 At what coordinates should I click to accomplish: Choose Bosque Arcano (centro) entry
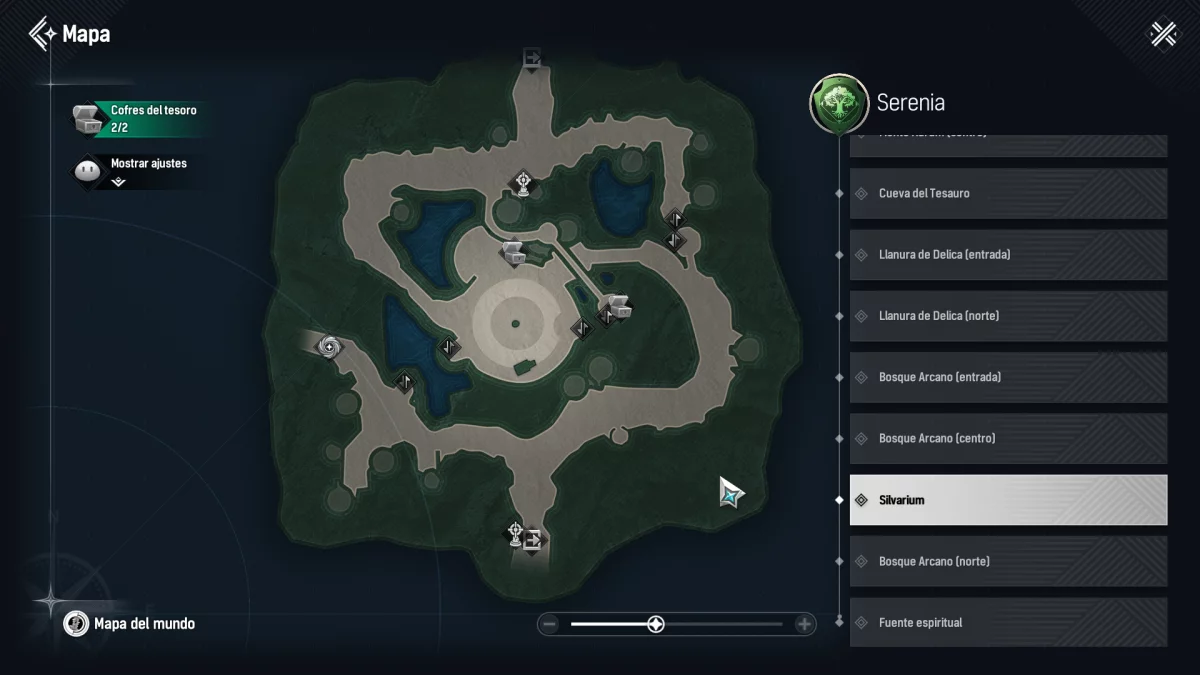pyautogui.click(x=1008, y=438)
